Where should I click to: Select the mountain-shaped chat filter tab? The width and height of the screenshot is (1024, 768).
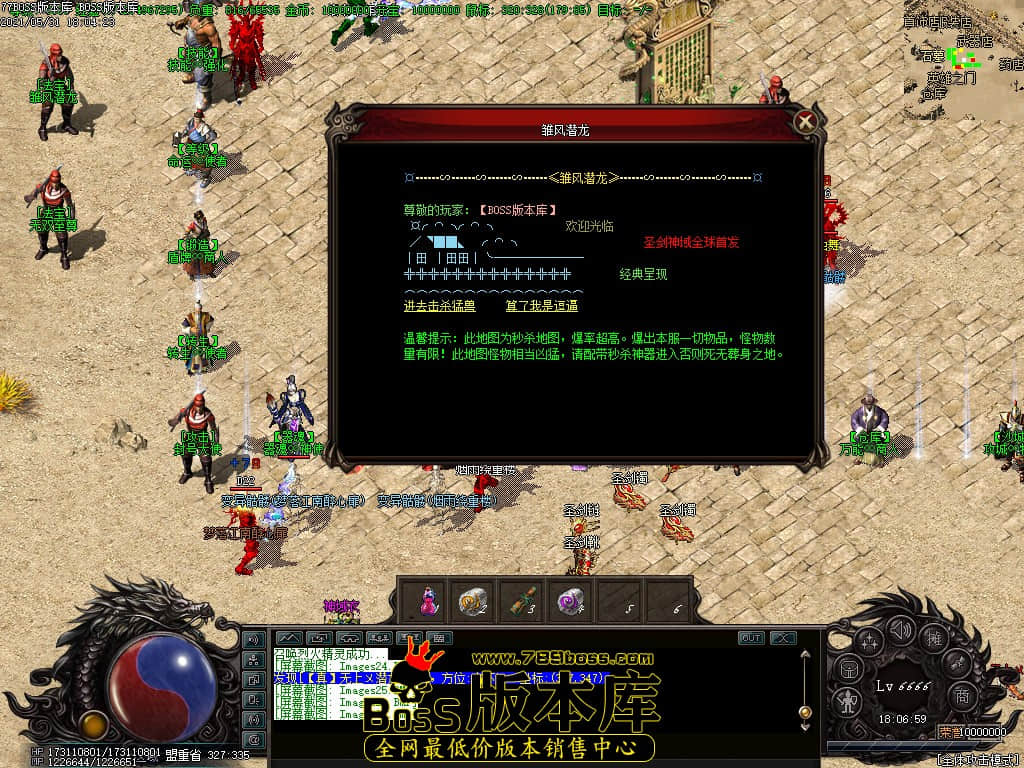(288, 637)
